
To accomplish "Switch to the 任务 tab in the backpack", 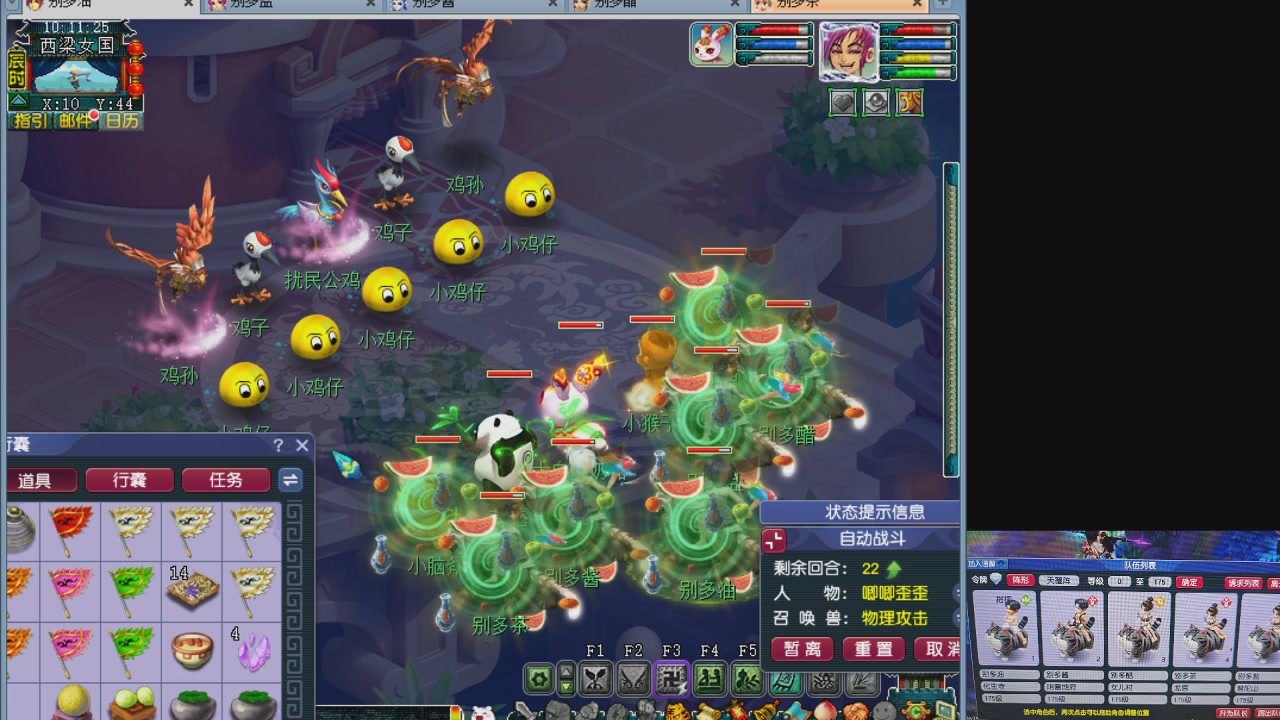I will pos(226,480).
